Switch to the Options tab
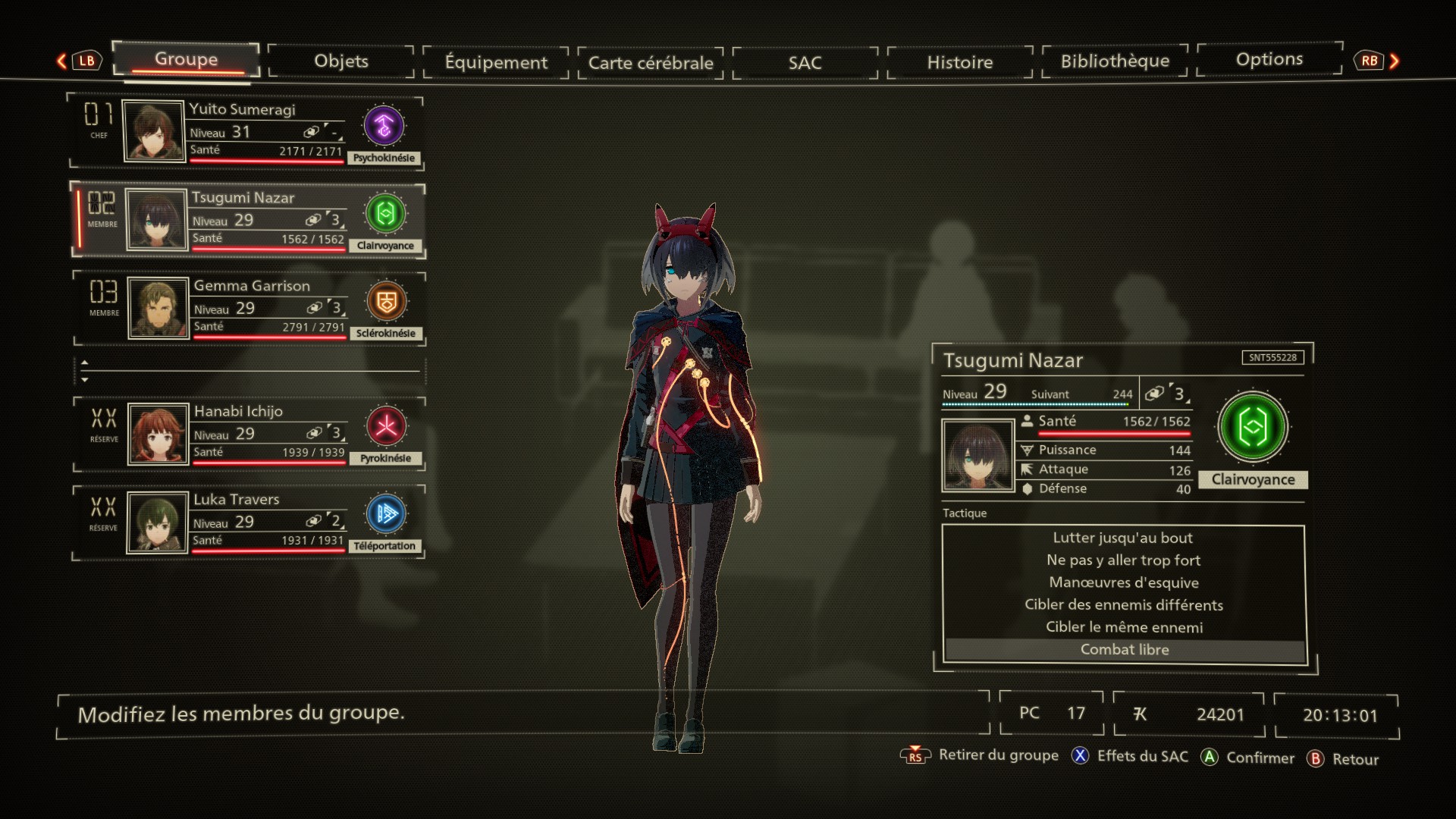The height and width of the screenshot is (819, 1456). [1269, 60]
